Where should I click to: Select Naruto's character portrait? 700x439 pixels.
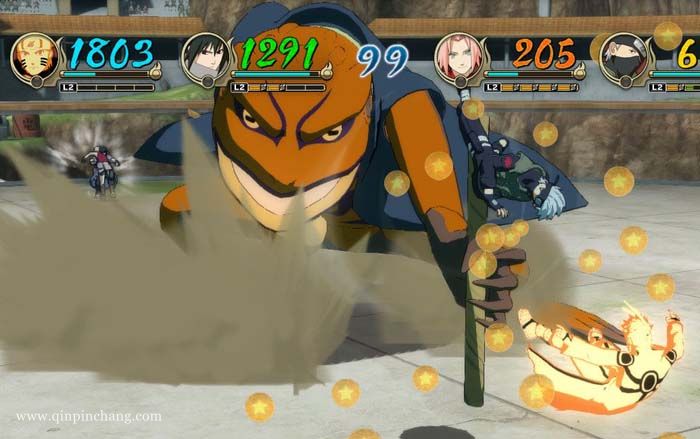coord(35,58)
